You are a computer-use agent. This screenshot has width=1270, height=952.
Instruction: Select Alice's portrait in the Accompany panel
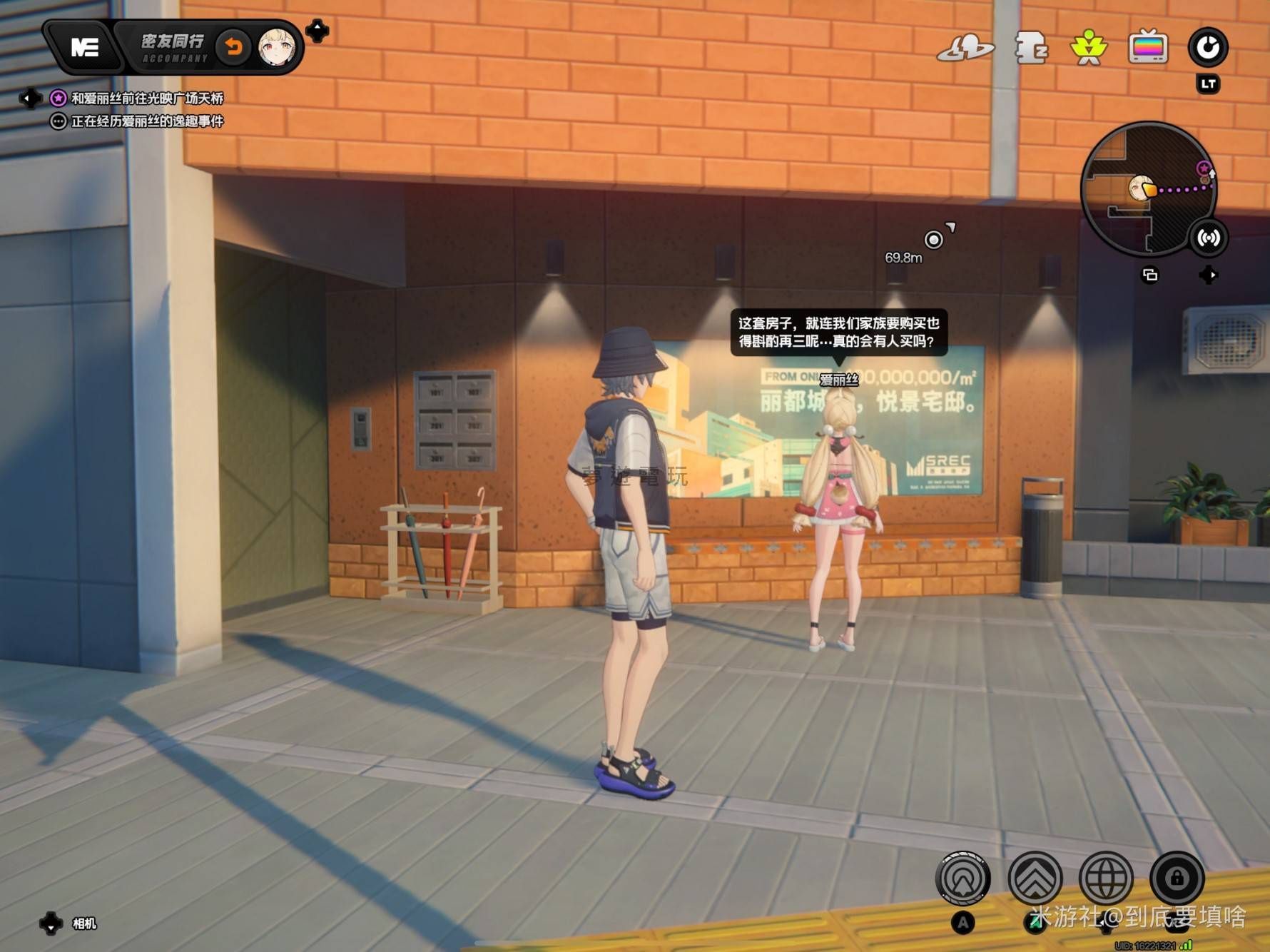276,48
